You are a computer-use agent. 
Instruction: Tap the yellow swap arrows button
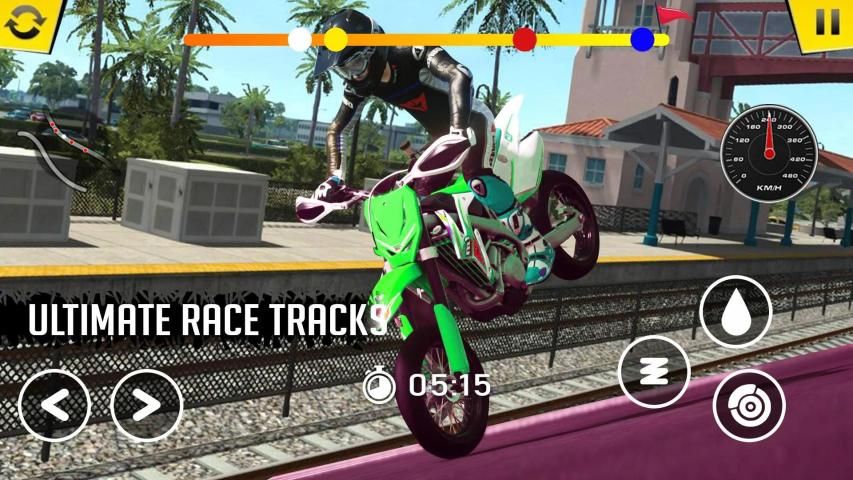(x=23, y=22)
